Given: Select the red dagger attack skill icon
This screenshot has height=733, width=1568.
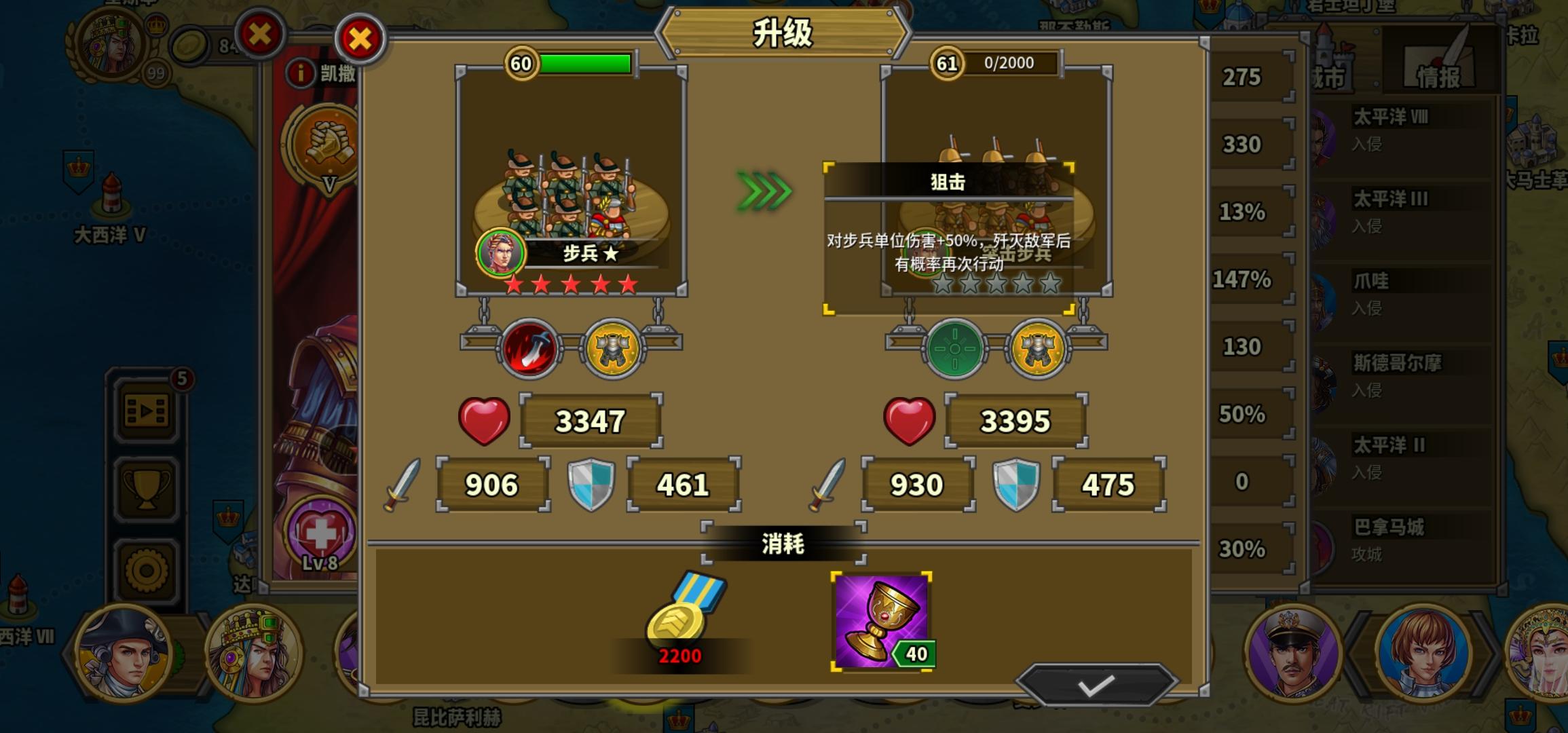Looking at the screenshot, I should 528,348.
